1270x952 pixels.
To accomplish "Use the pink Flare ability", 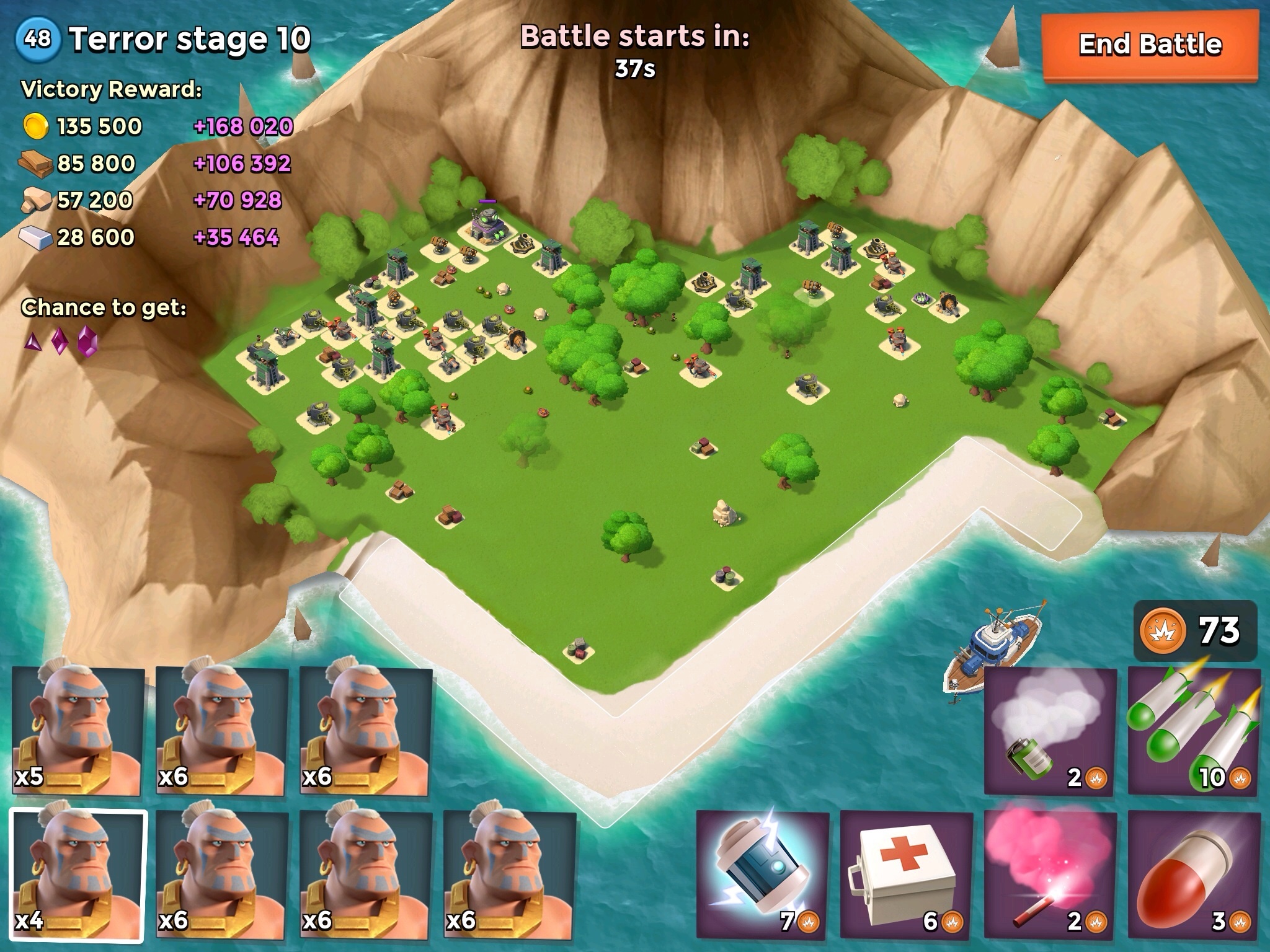I will 1050,874.
